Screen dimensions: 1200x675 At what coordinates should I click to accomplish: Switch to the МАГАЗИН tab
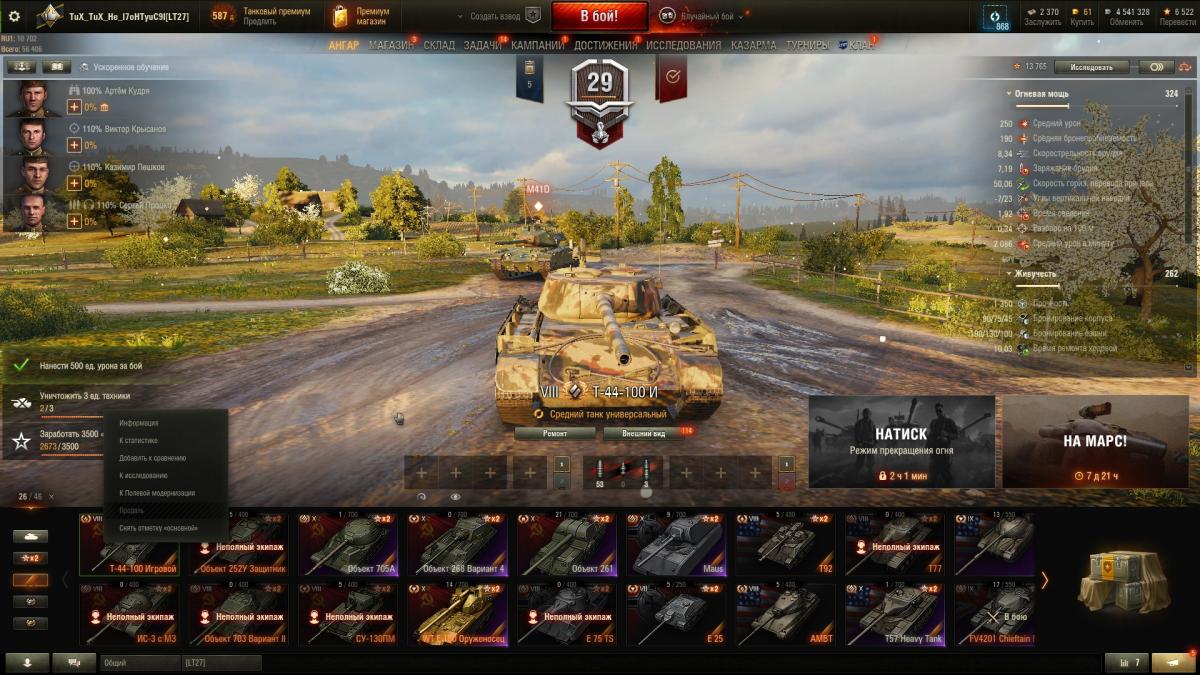[x=390, y=45]
